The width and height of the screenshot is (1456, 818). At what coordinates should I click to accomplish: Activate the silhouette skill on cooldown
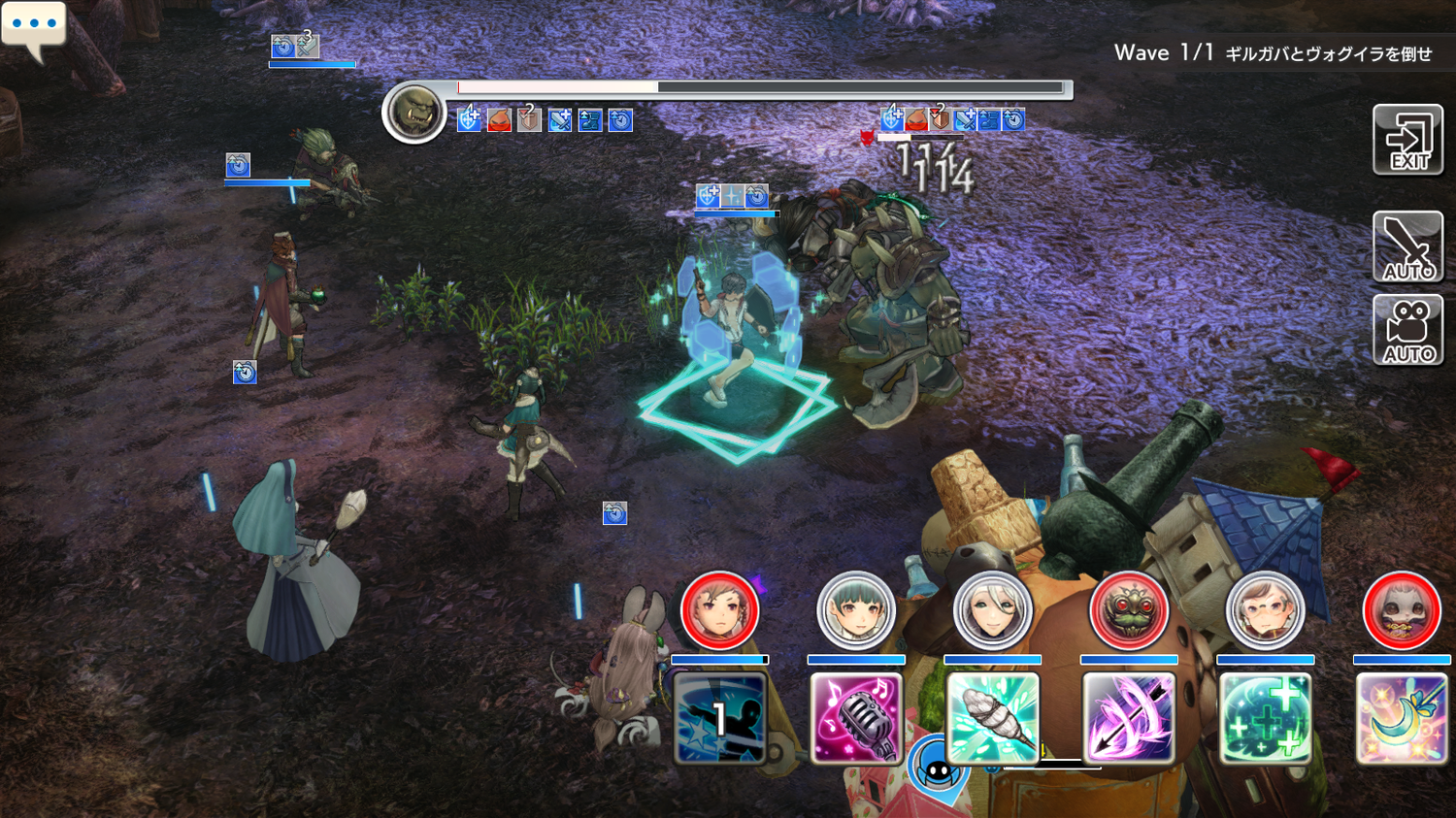coord(719,718)
